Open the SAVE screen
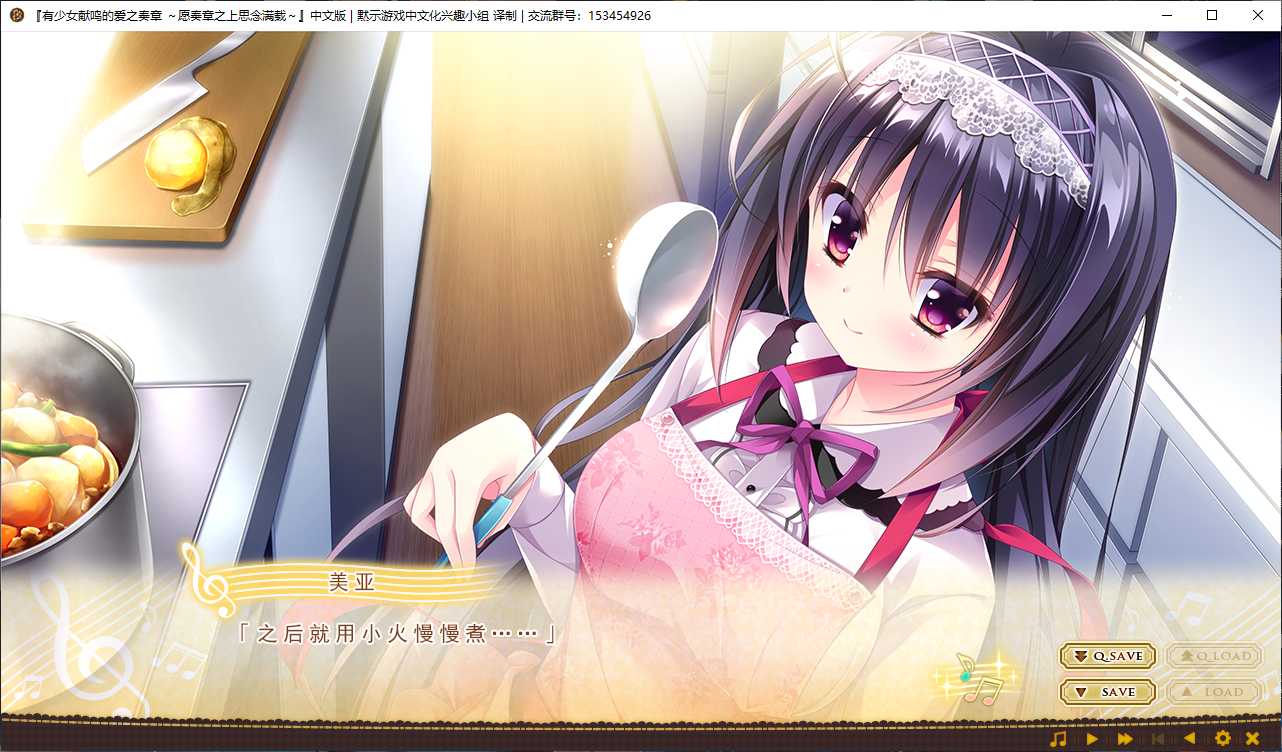1282x752 pixels. click(x=1107, y=691)
